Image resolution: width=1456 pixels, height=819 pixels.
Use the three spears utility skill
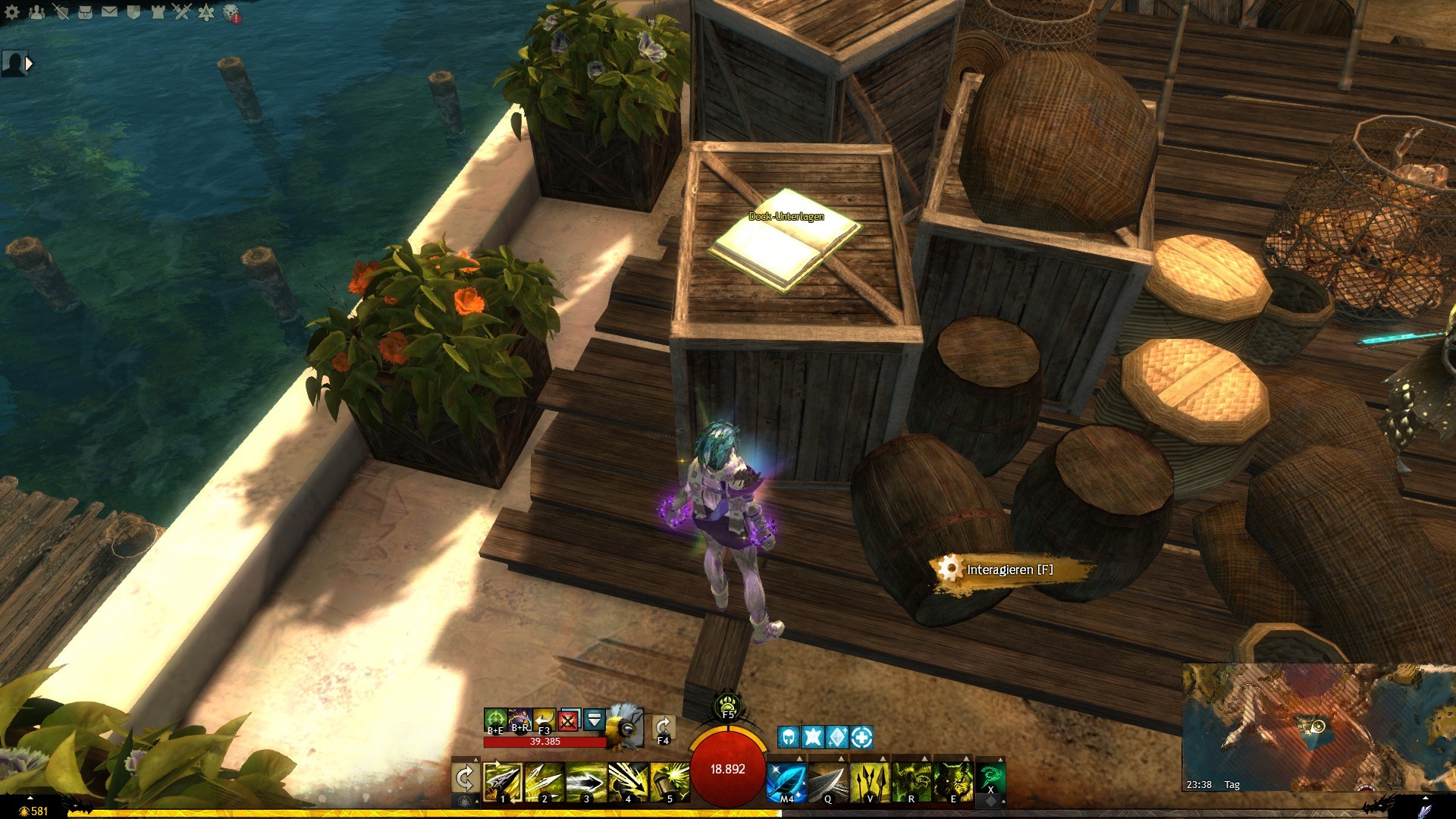coord(869,781)
